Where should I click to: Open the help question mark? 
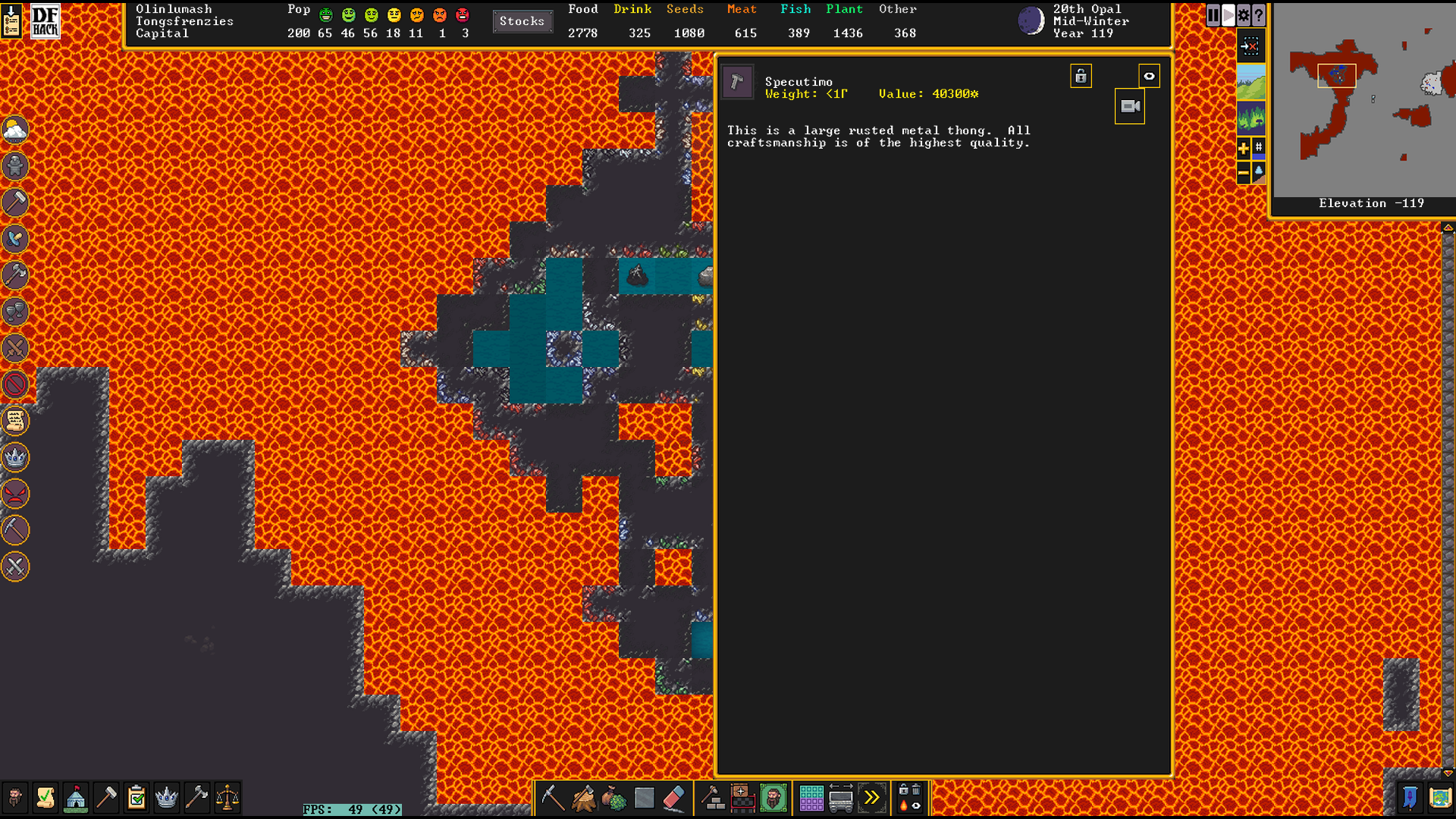point(1259,15)
